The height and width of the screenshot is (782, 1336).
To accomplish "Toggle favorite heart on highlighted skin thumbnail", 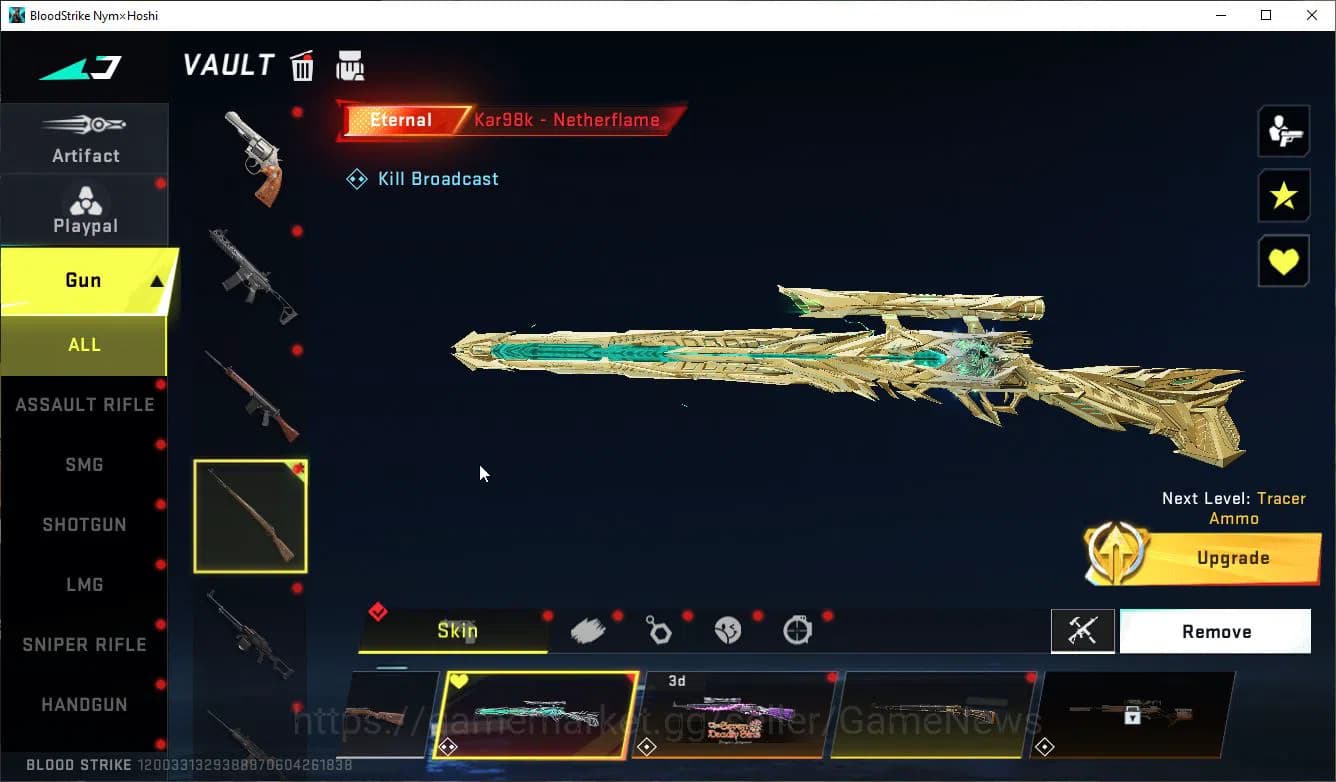I will (459, 679).
